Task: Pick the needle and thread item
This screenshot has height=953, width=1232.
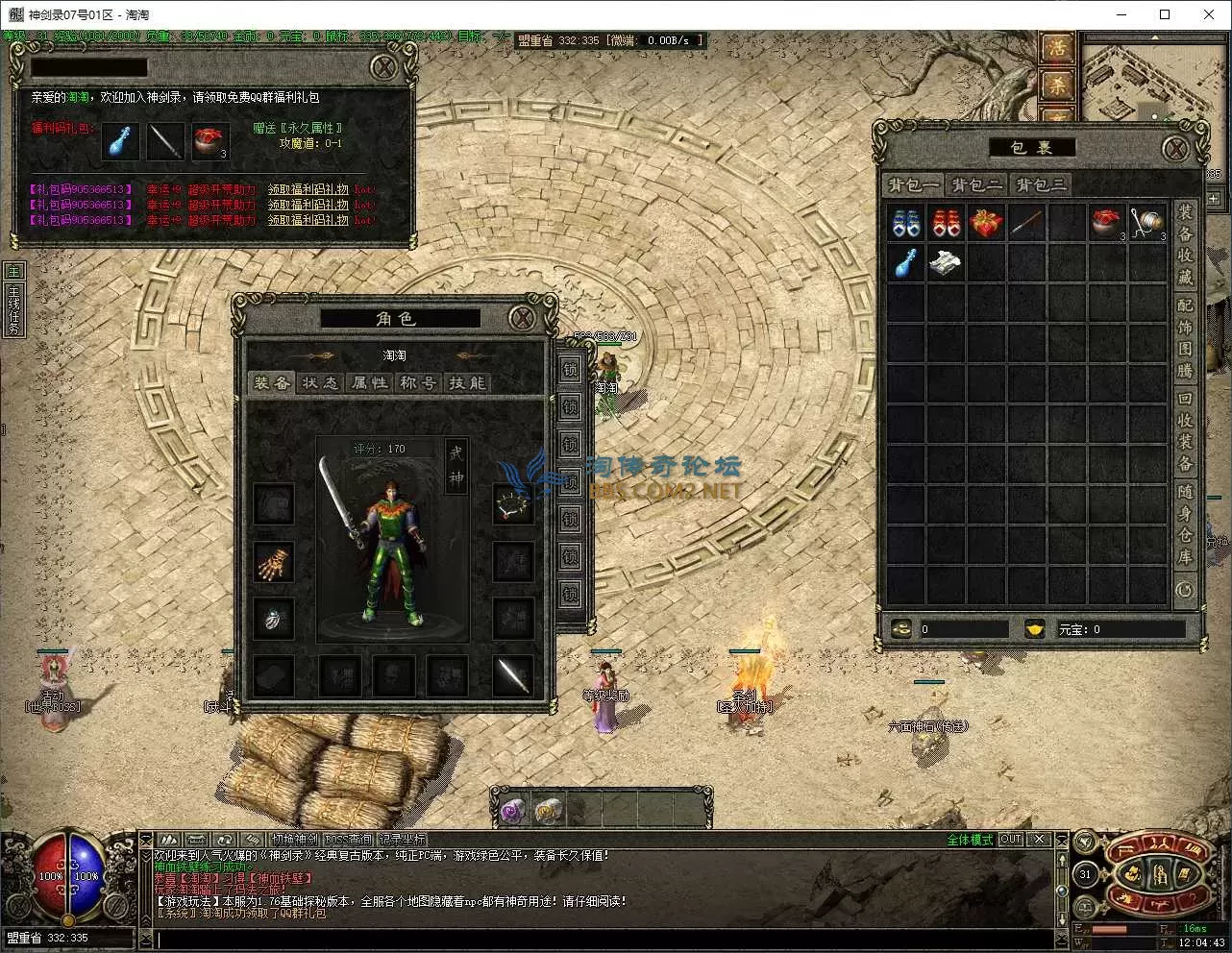Action: pyautogui.click(x=1146, y=223)
